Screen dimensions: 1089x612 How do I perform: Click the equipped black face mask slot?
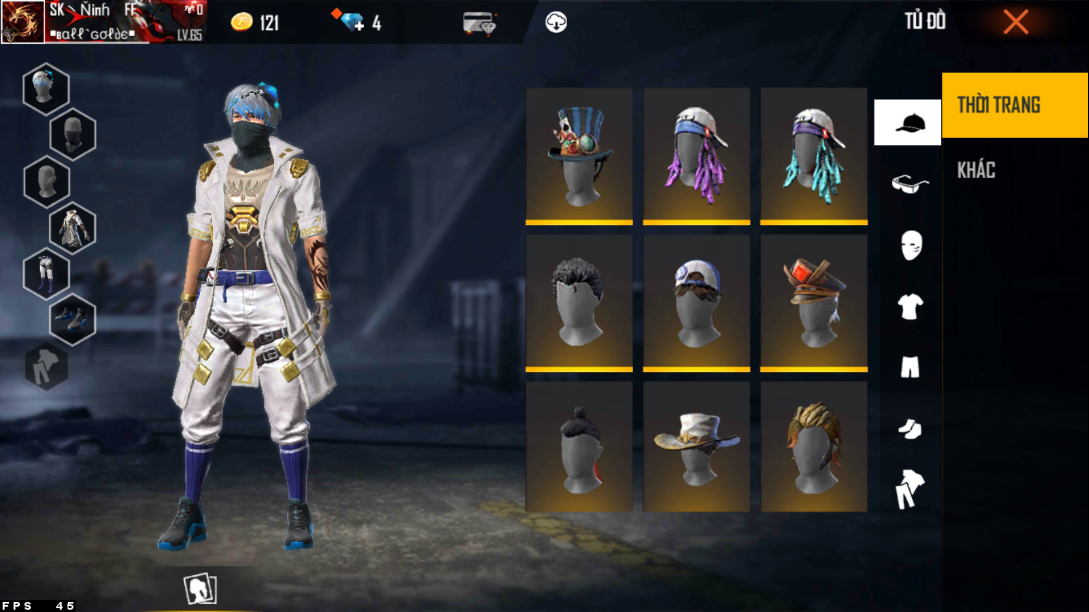tap(72, 134)
